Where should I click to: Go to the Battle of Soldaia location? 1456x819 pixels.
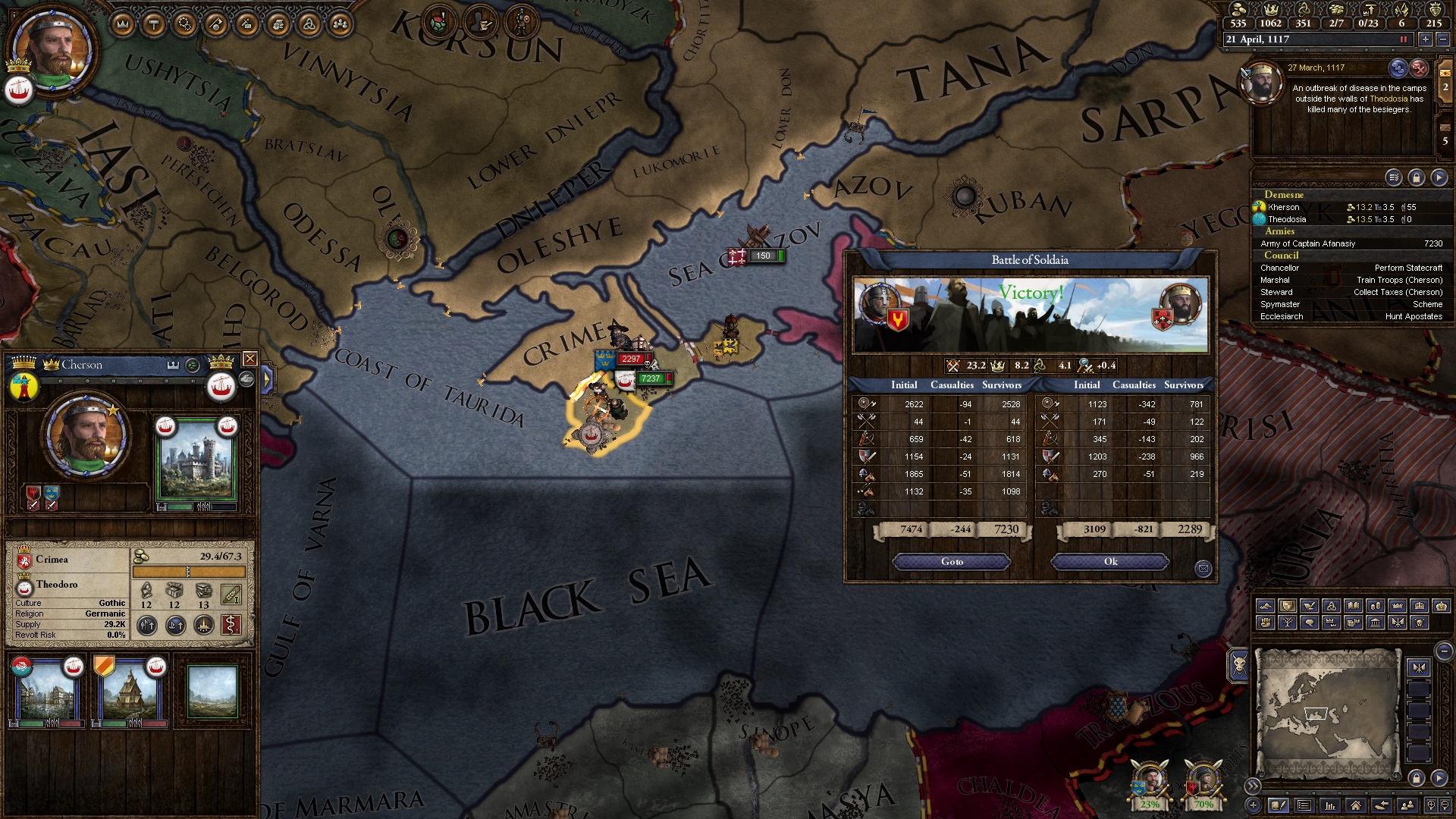(x=952, y=562)
